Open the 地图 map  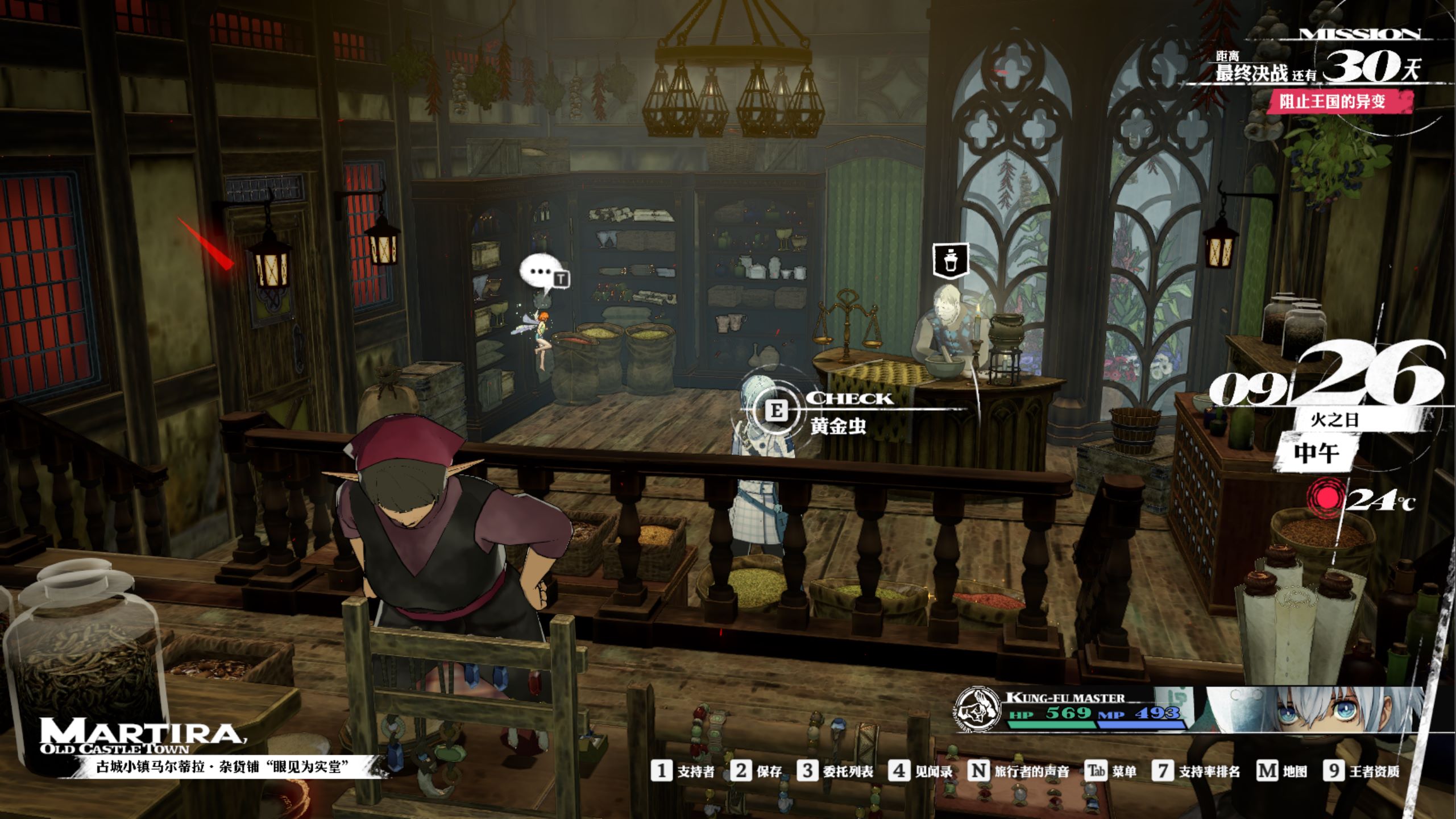pos(1281,771)
